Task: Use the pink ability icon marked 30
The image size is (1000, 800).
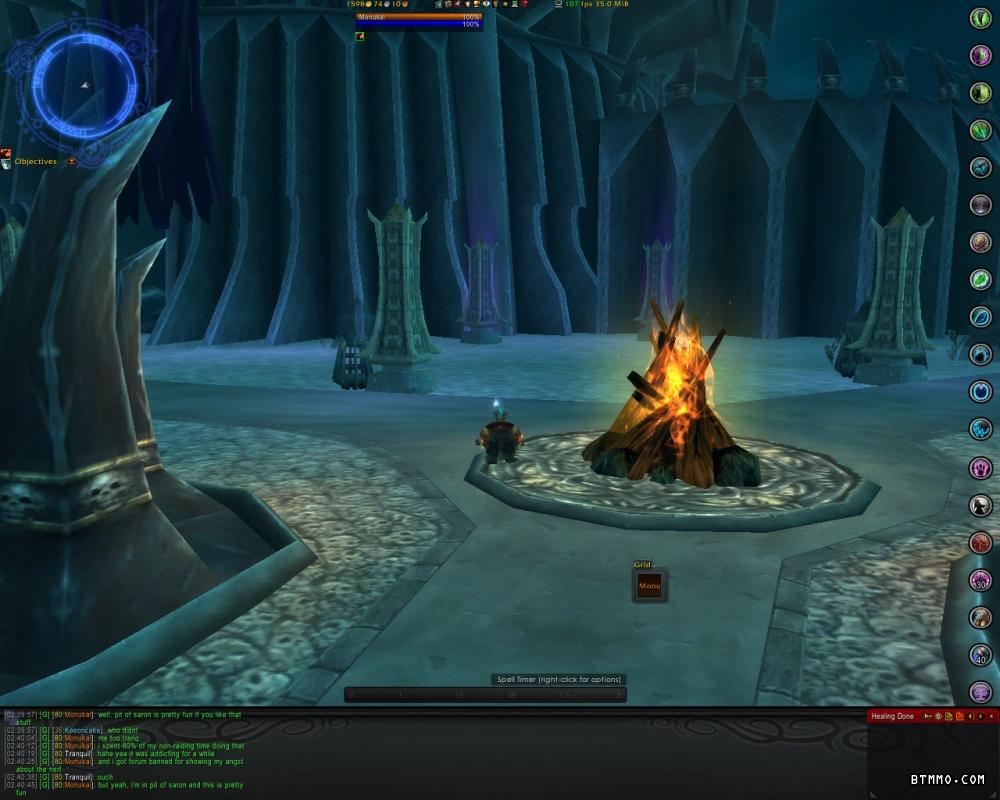Action: tap(980, 580)
